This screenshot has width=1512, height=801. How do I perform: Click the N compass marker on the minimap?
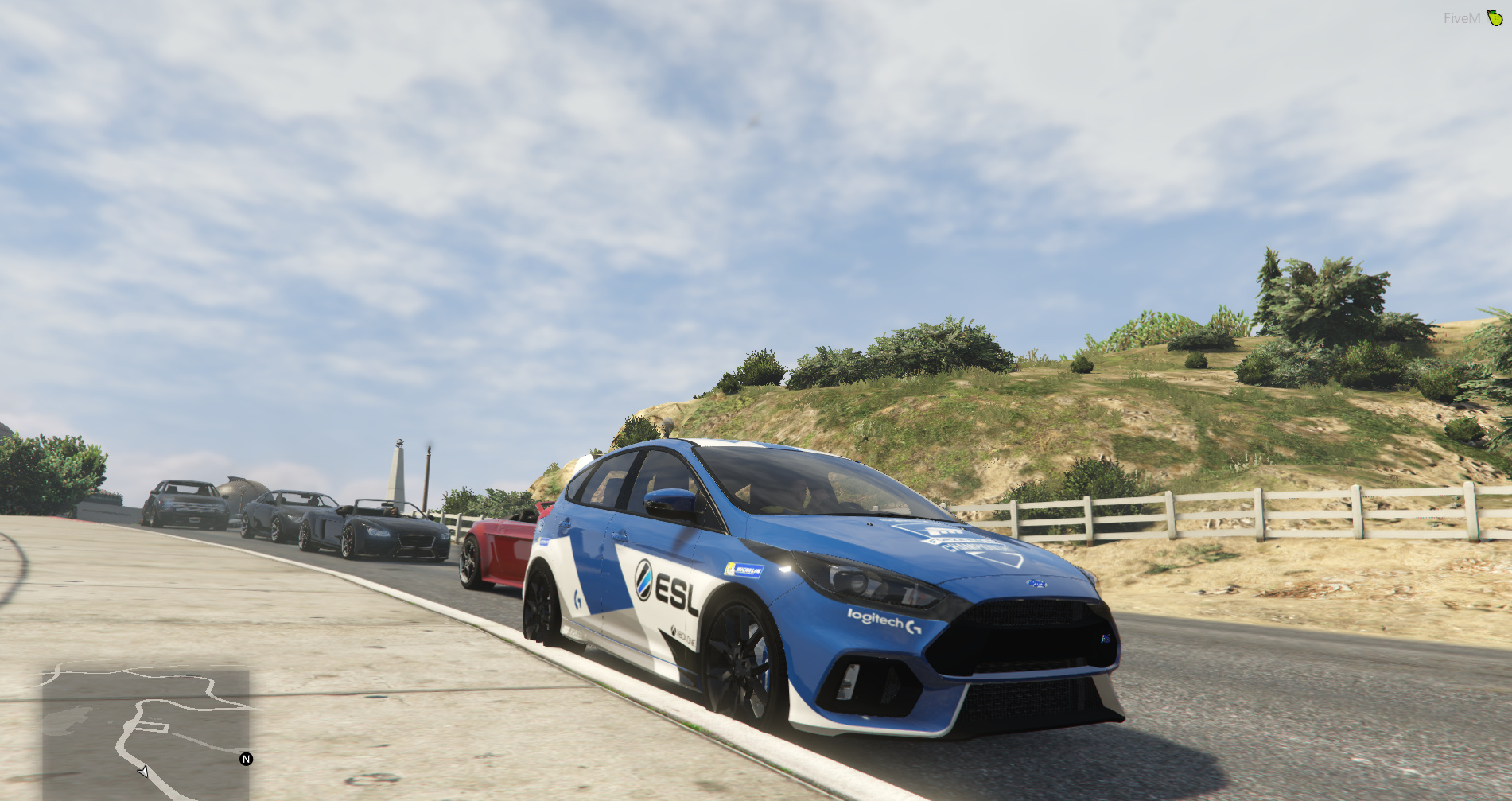(247, 759)
